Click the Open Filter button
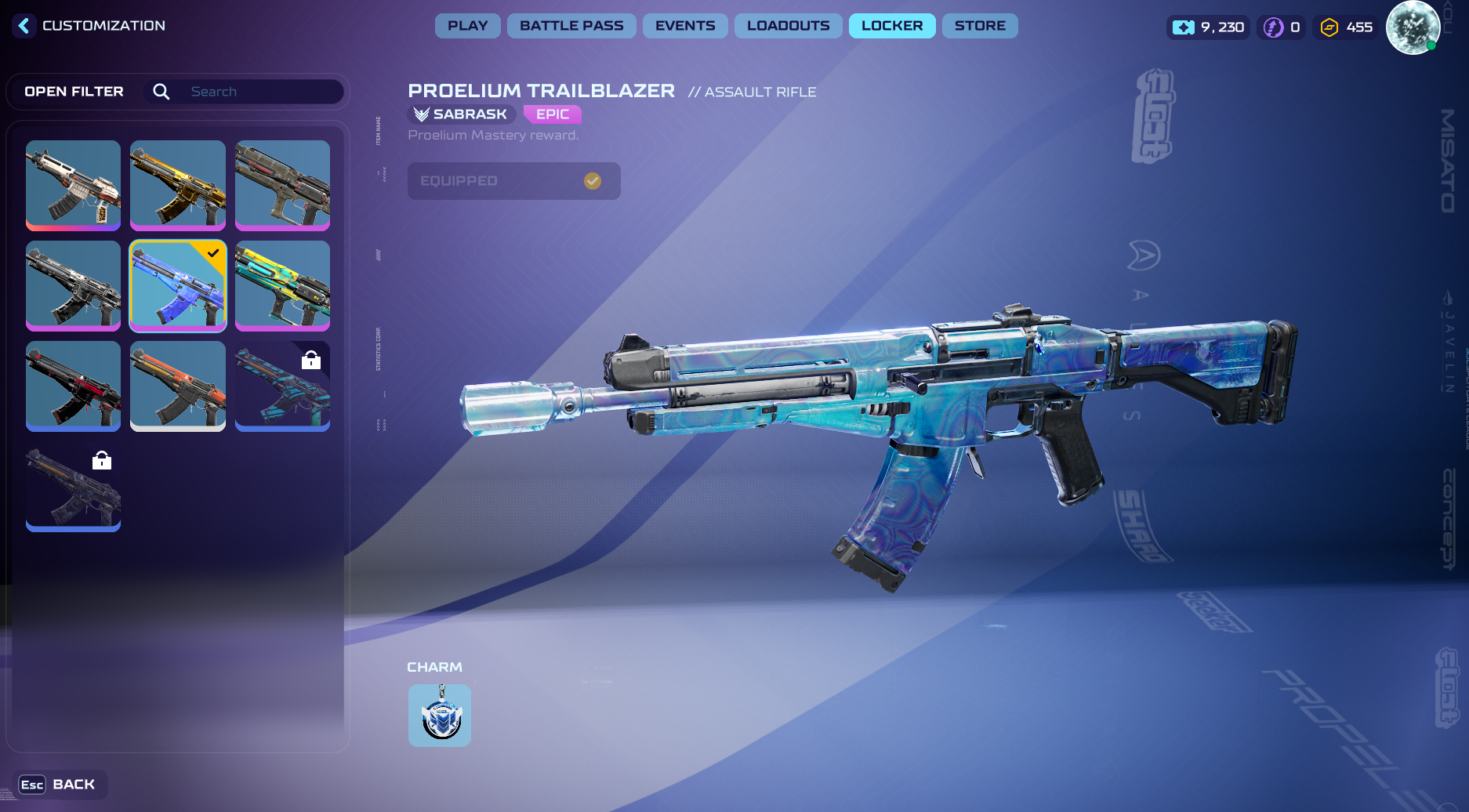This screenshot has height=812, width=1469. (74, 92)
